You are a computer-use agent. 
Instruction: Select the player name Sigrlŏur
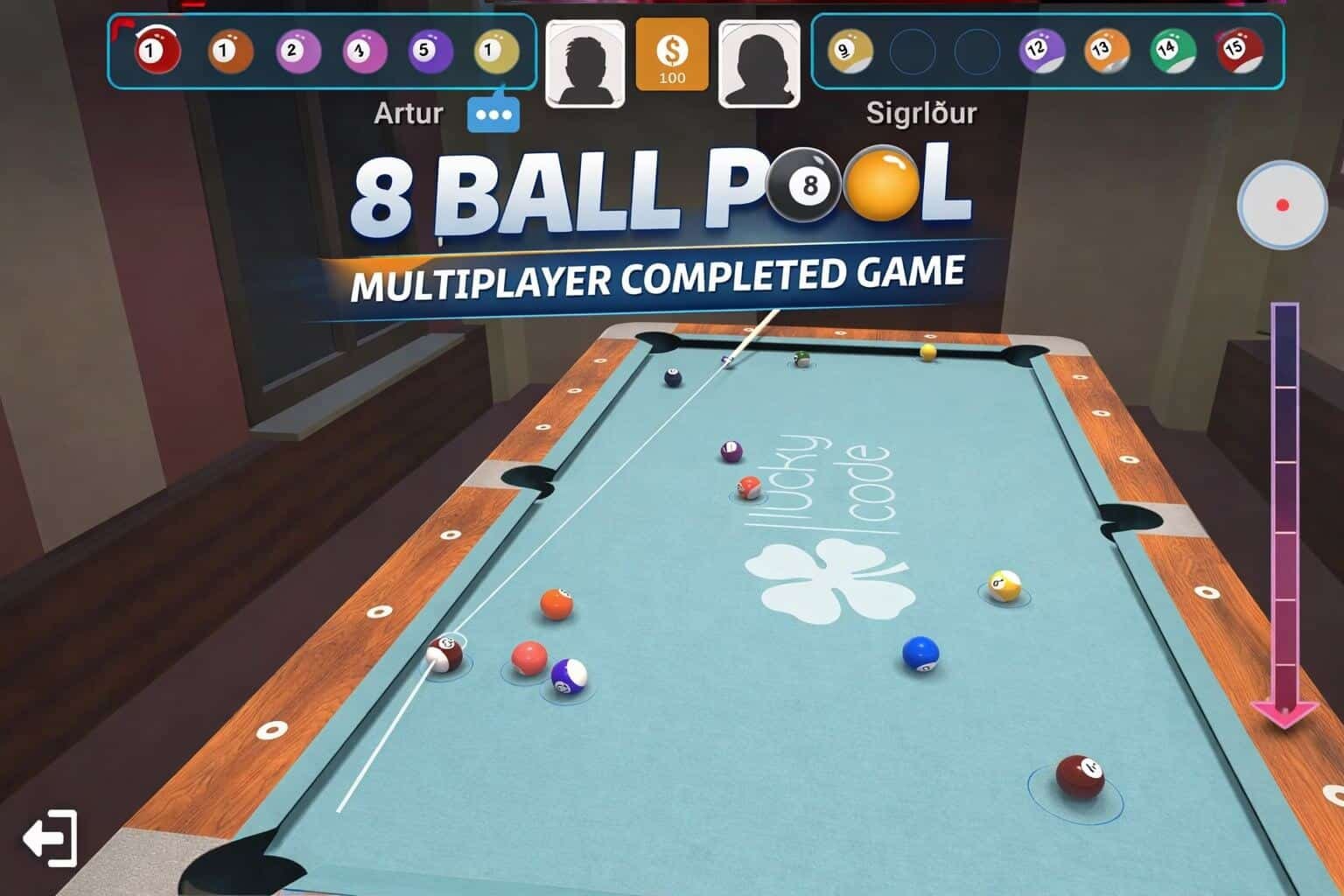click(x=920, y=112)
